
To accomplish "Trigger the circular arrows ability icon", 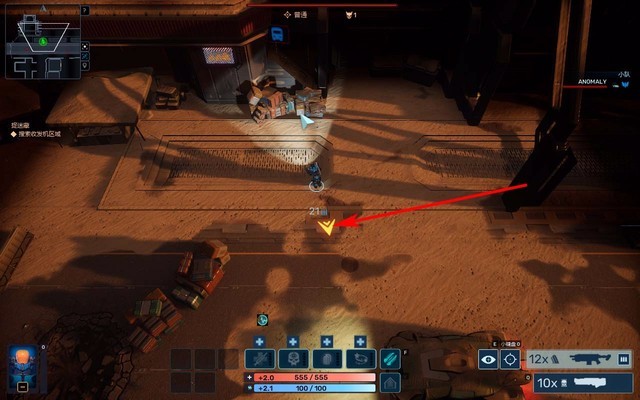I will point(359,359).
